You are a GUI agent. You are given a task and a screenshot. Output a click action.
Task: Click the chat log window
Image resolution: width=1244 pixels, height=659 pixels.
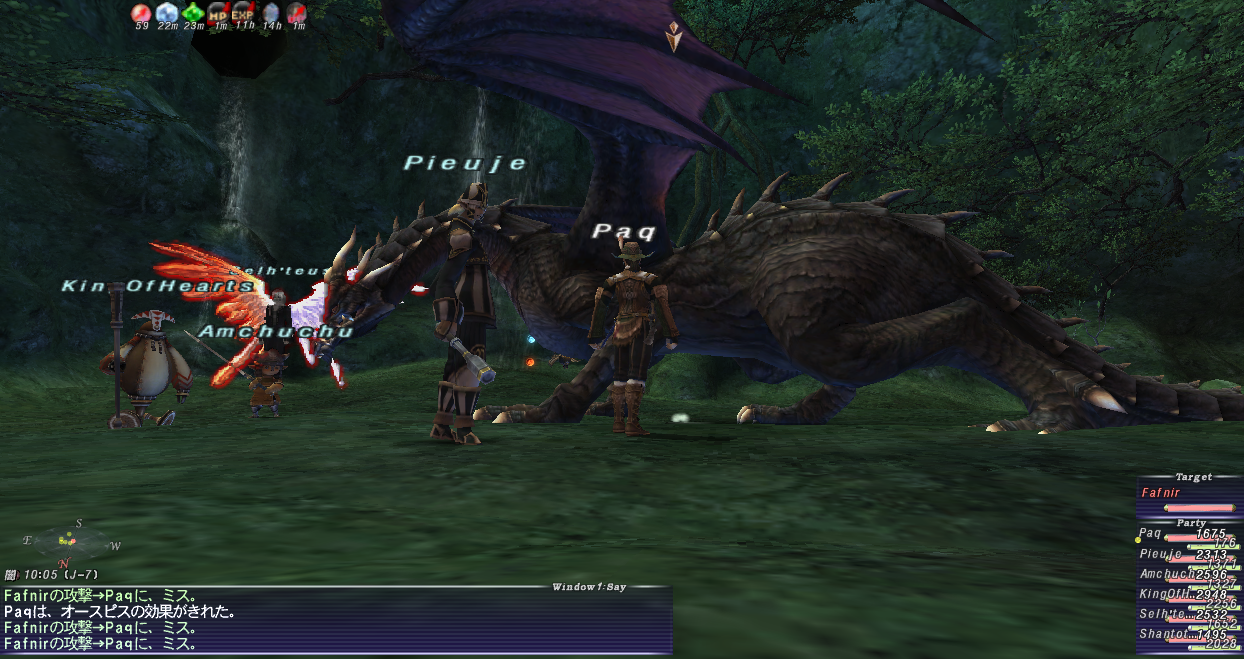pos(336,620)
